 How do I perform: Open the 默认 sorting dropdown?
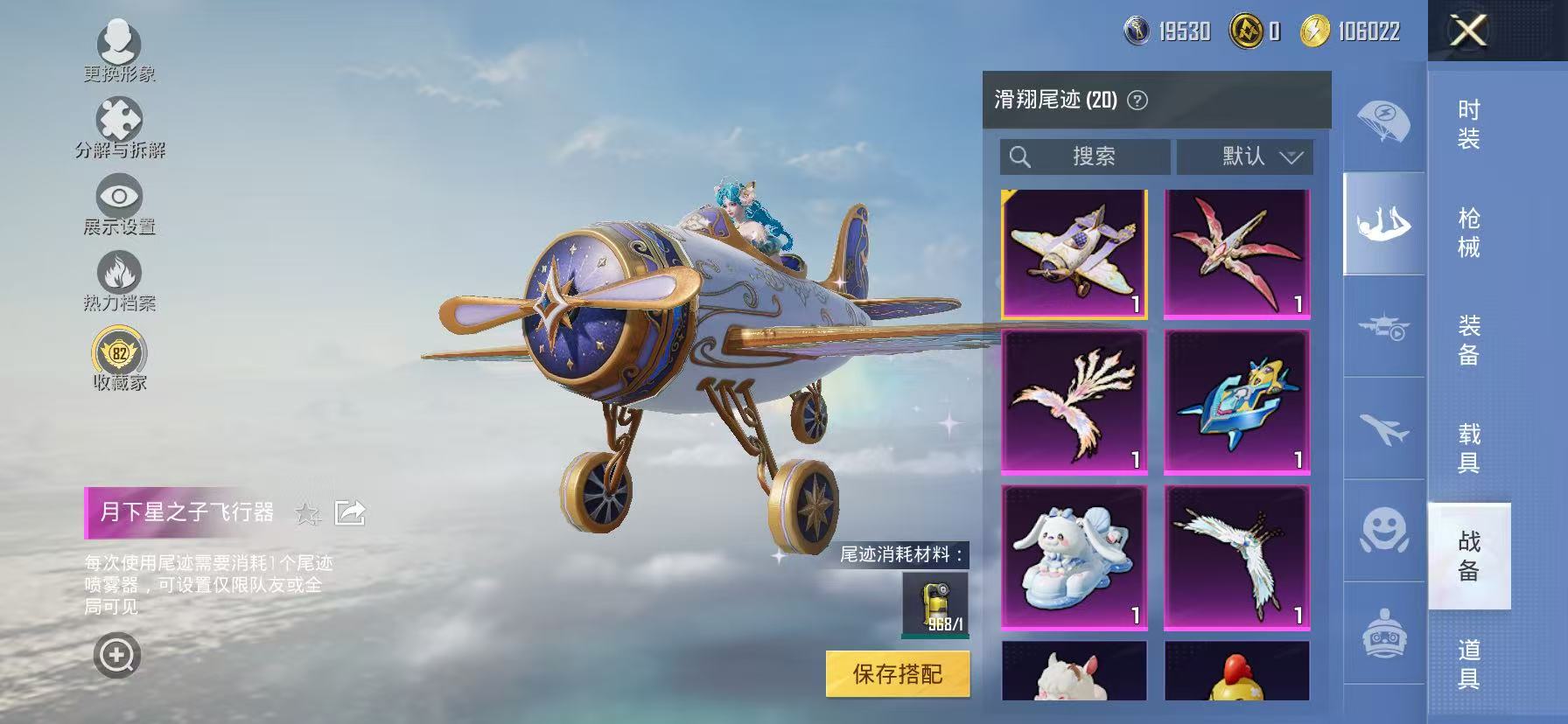click(1246, 157)
